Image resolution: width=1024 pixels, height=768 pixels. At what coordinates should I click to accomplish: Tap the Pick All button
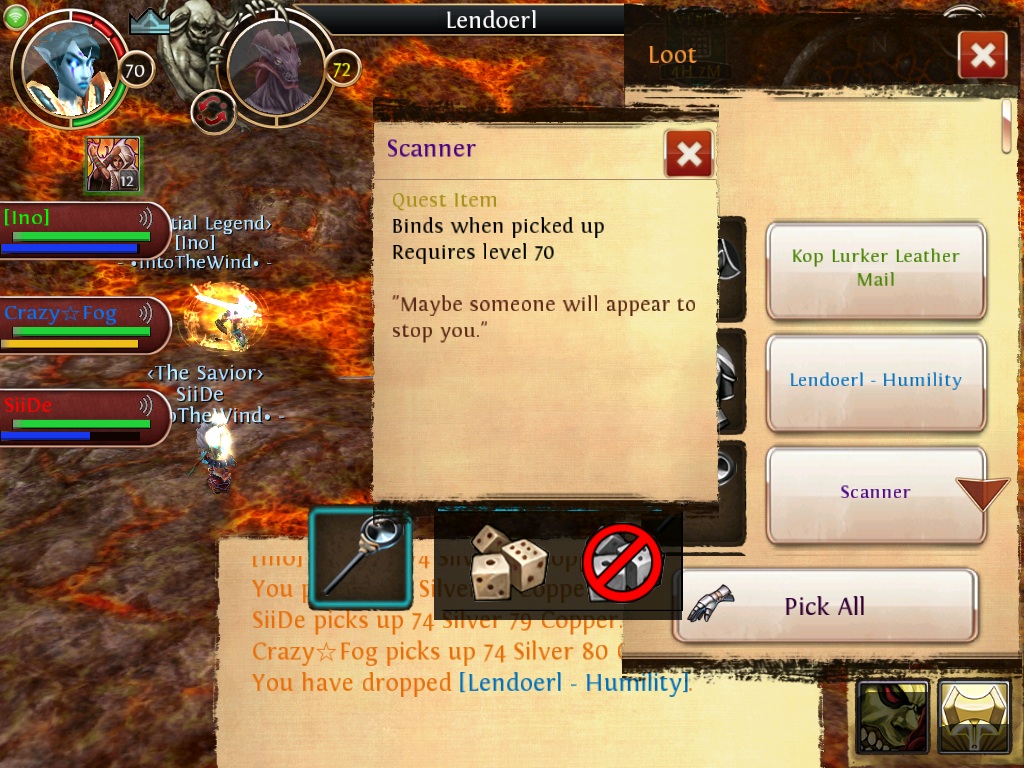point(824,606)
